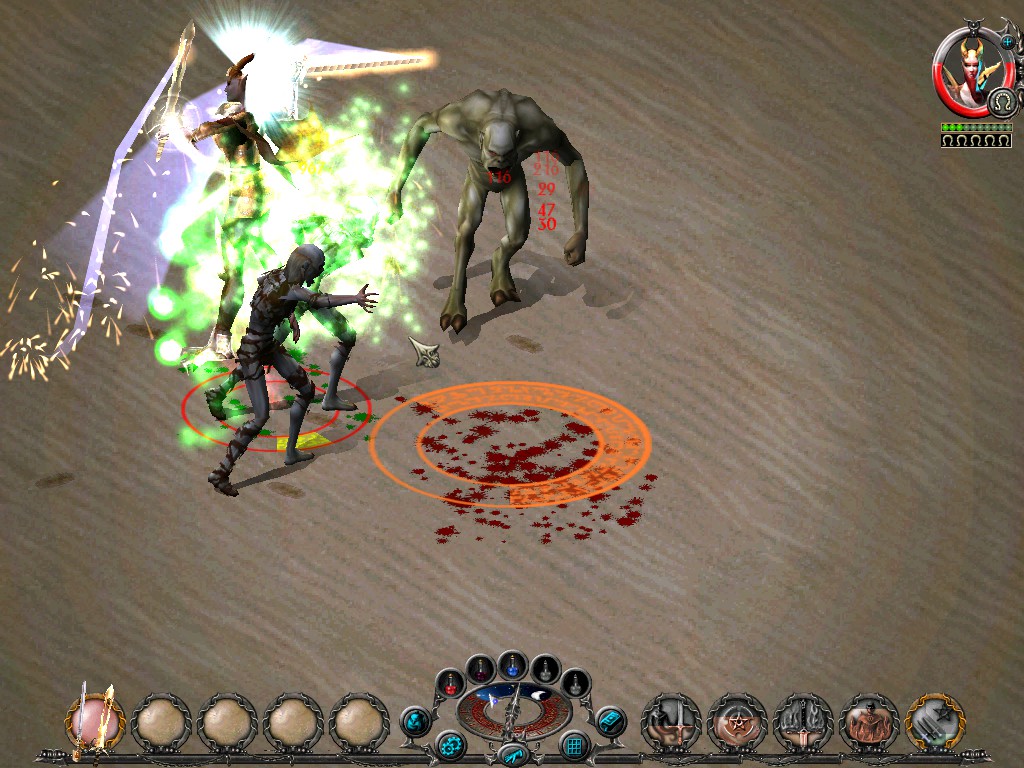This screenshot has height=768, width=1024.
Task: Activate the sword combat art slot
Action: coord(670,721)
